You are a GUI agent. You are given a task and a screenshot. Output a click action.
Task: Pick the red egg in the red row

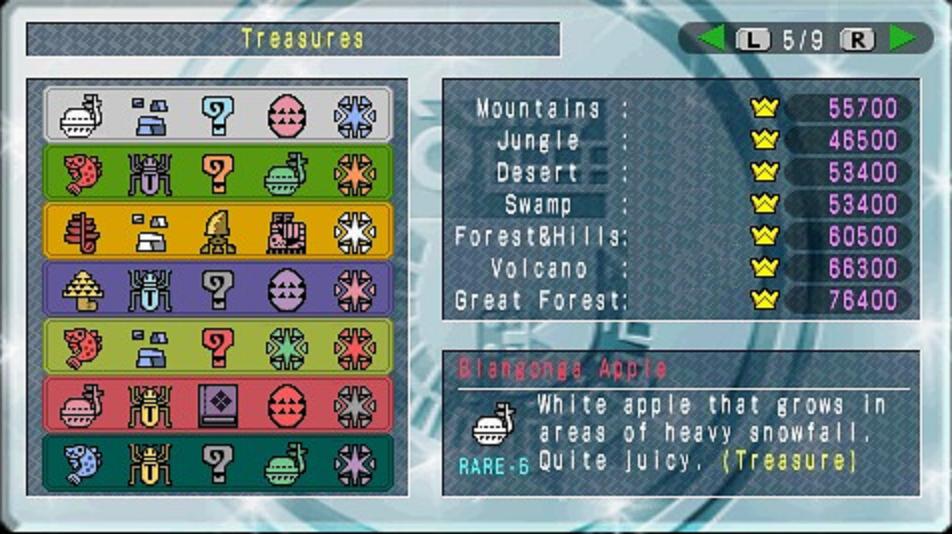point(286,406)
